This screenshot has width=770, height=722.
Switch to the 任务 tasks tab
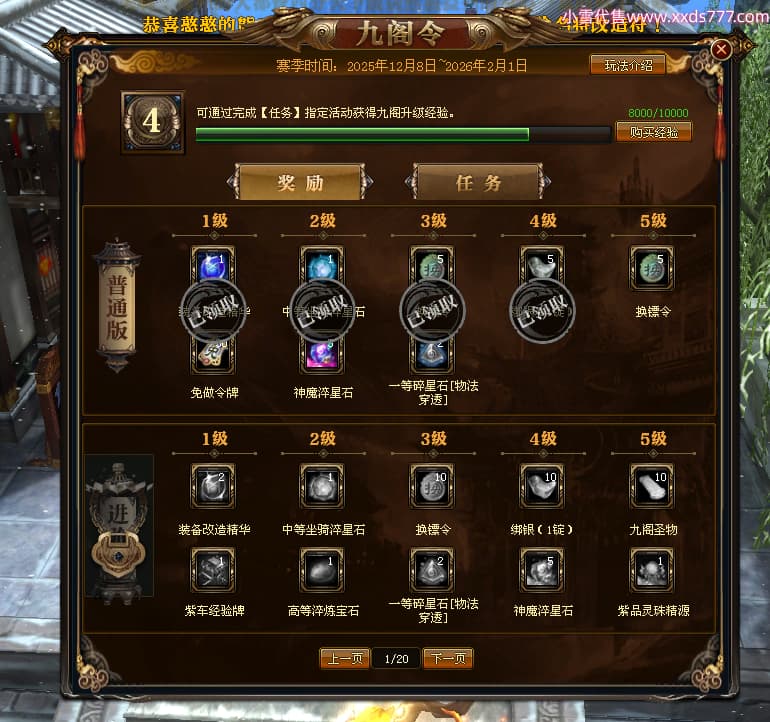click(478, 183)
